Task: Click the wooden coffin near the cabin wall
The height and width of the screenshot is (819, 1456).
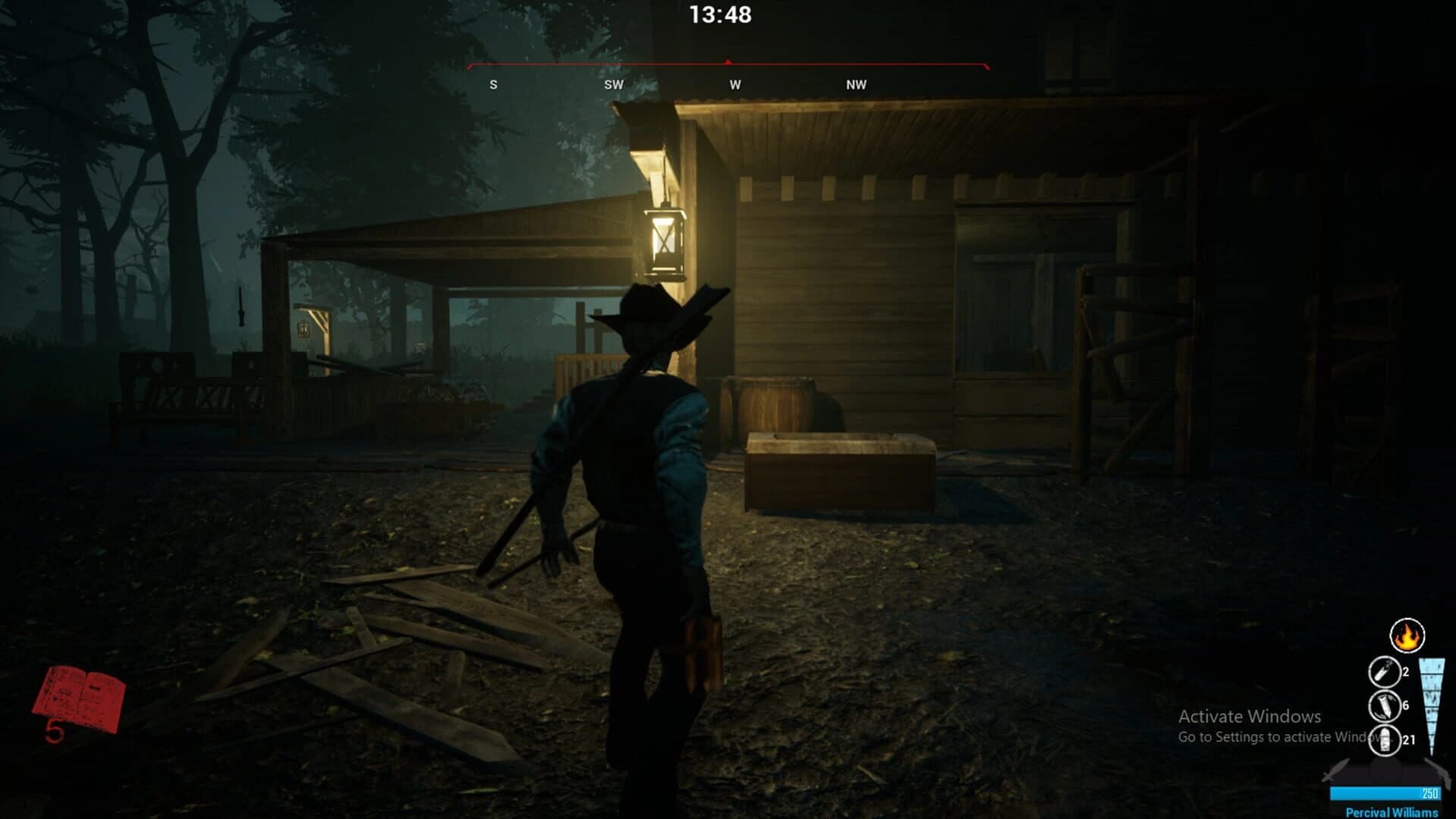Action: [x=838, y=470]
